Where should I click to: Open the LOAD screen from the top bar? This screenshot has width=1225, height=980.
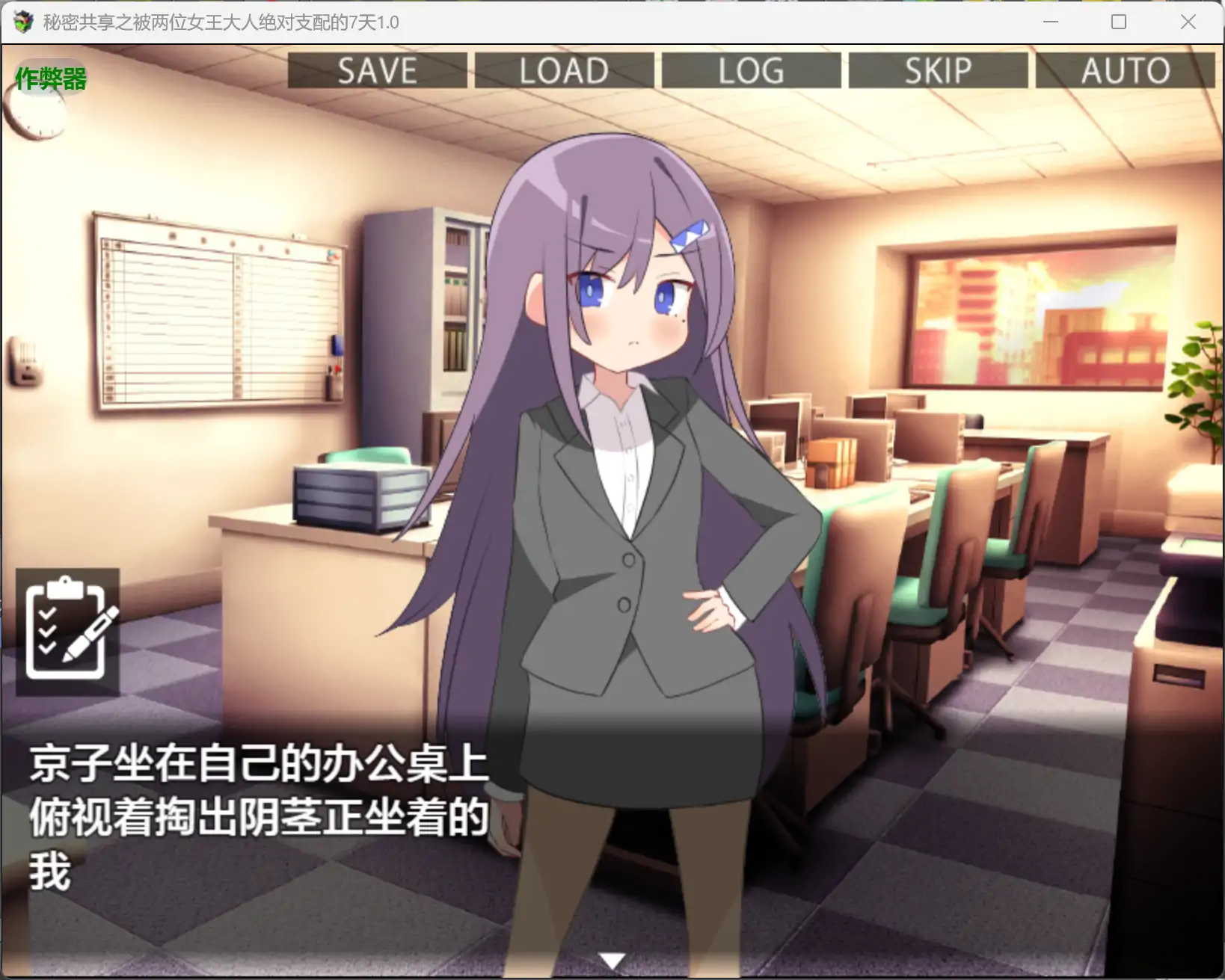click(x=565, y=71)
